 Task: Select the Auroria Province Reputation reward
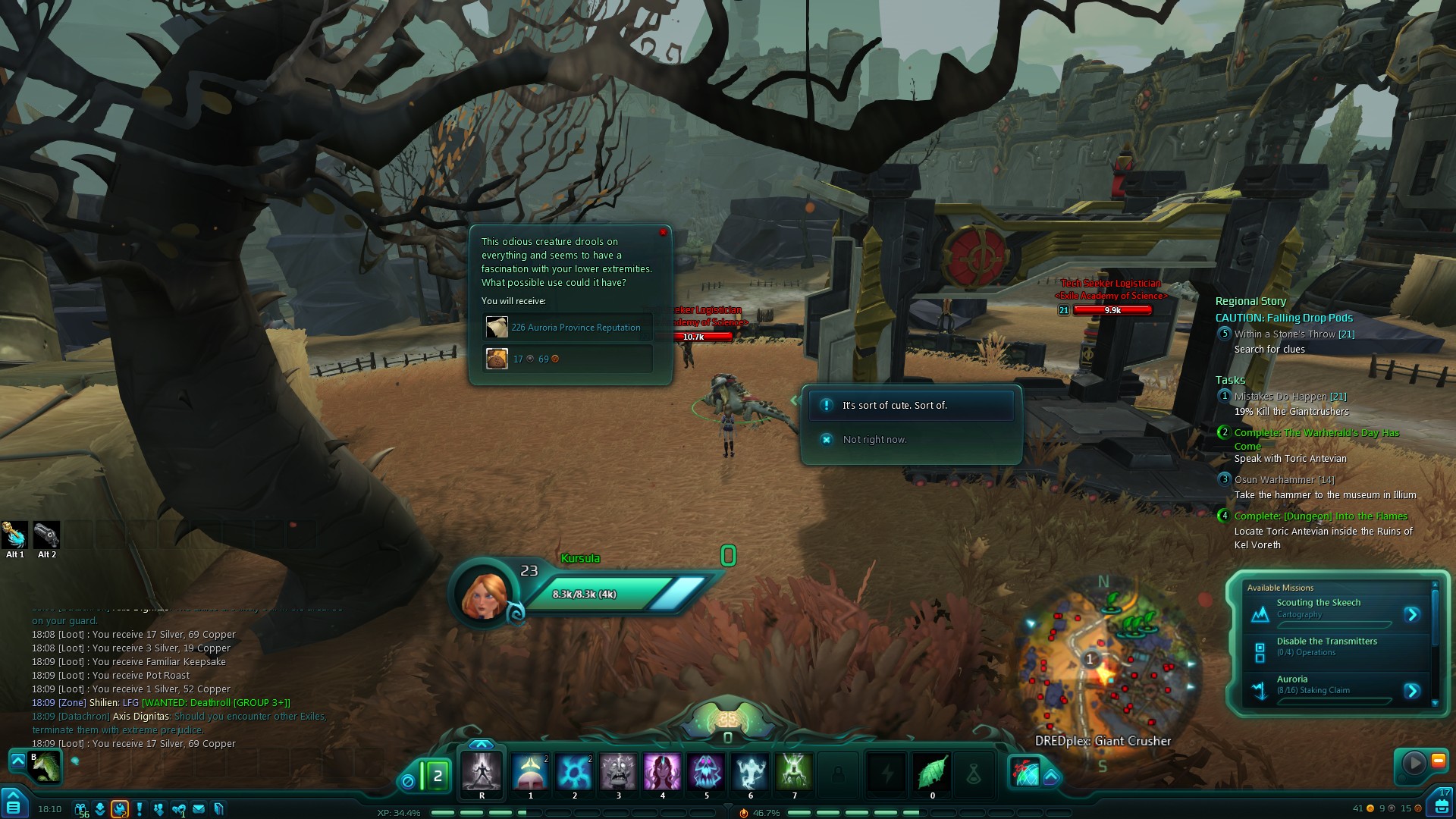point(568,328)
